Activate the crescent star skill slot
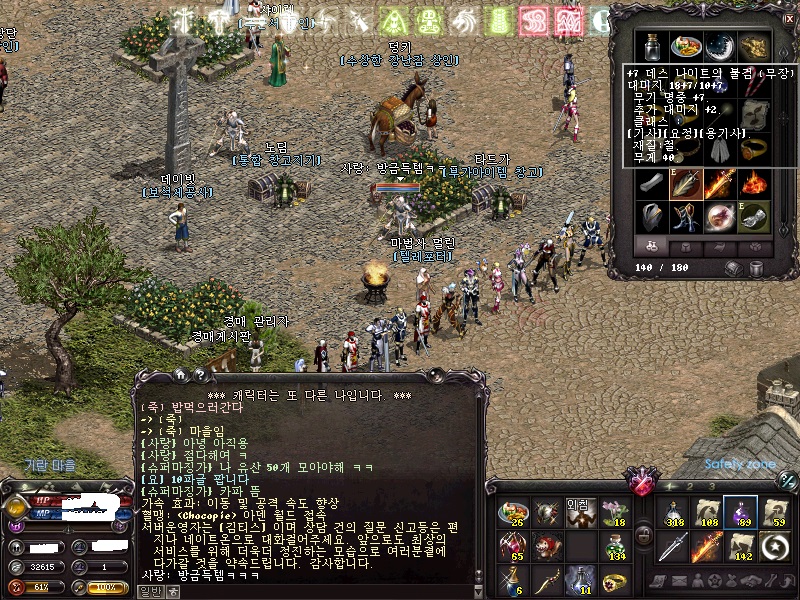The height and width of the screenshot is (600, 800). (773, 546)
